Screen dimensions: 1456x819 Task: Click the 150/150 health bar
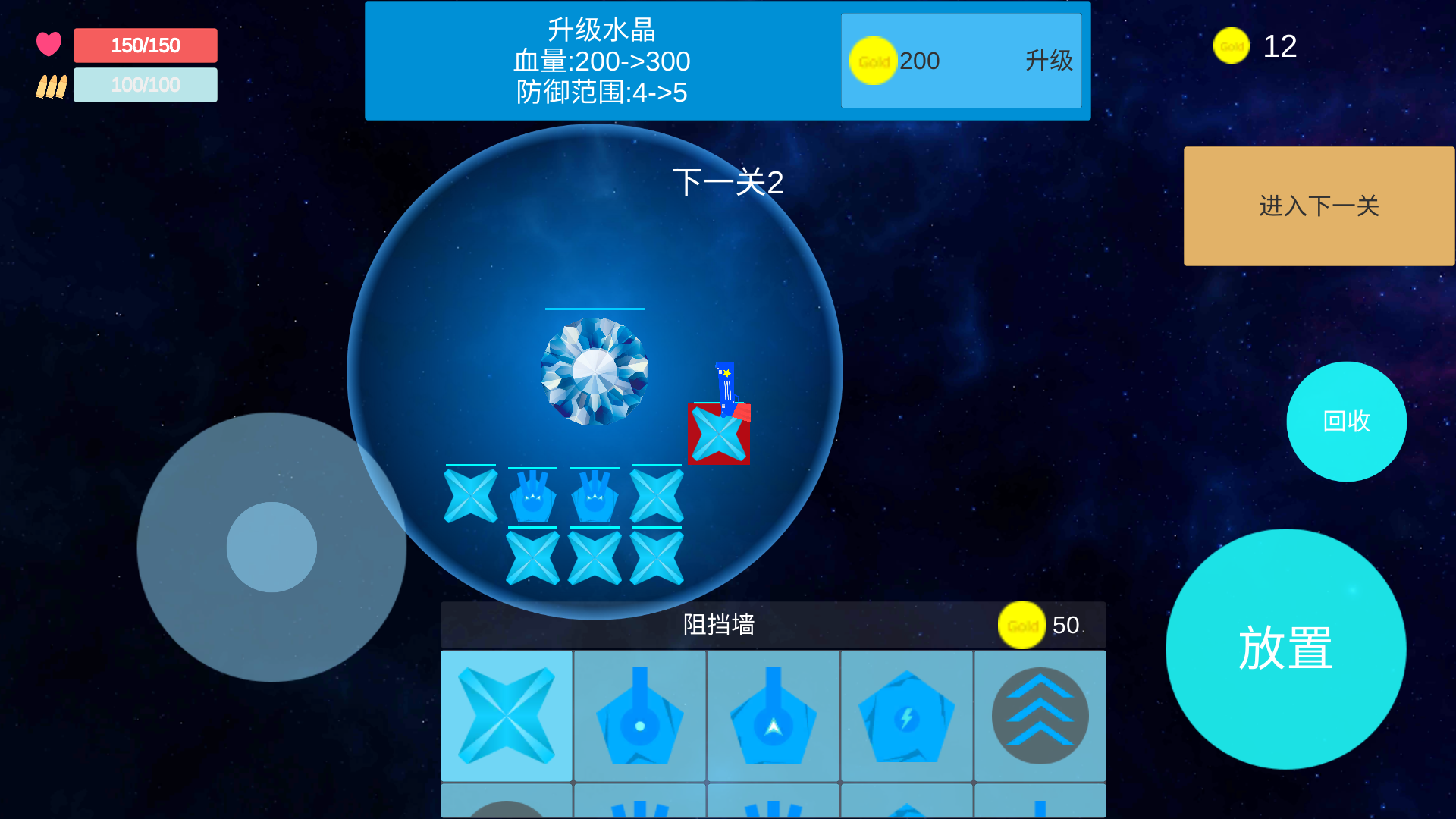tap(145, 45)
